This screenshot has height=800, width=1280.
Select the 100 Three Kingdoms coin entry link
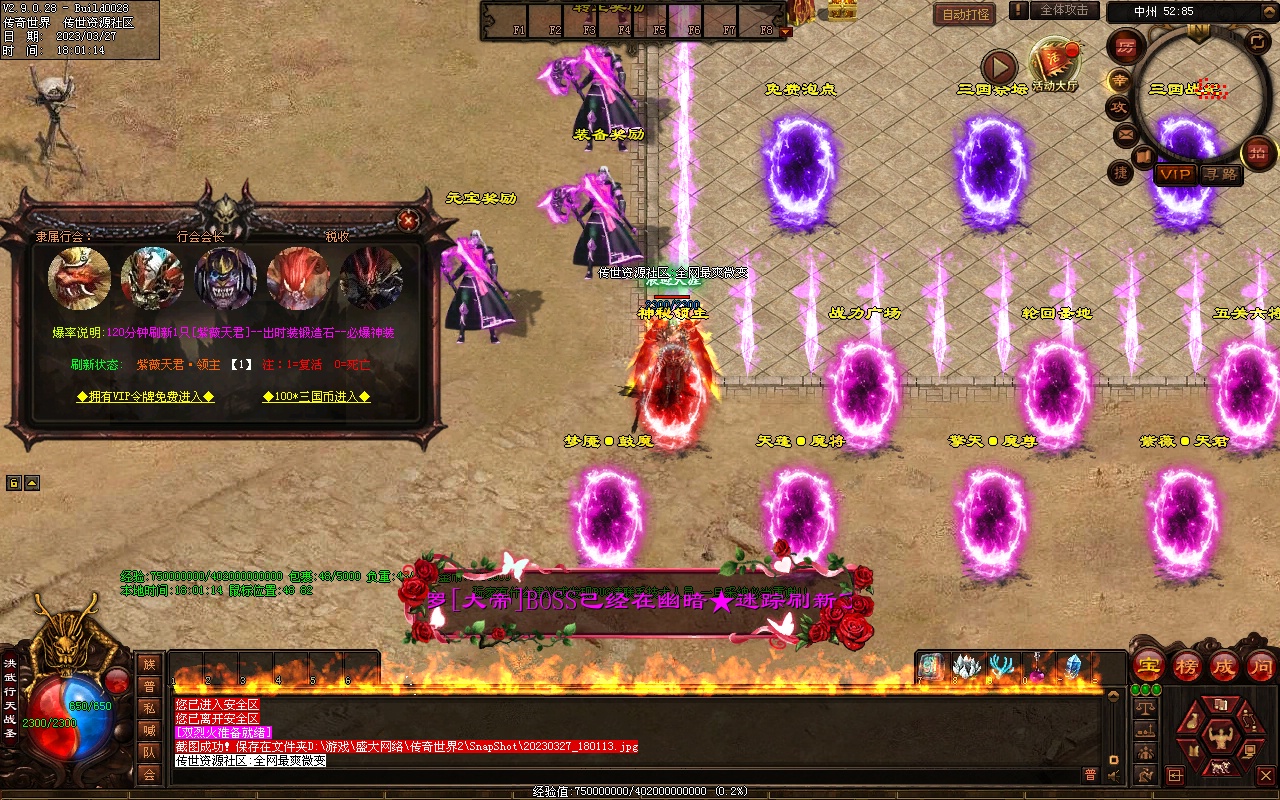317,397
